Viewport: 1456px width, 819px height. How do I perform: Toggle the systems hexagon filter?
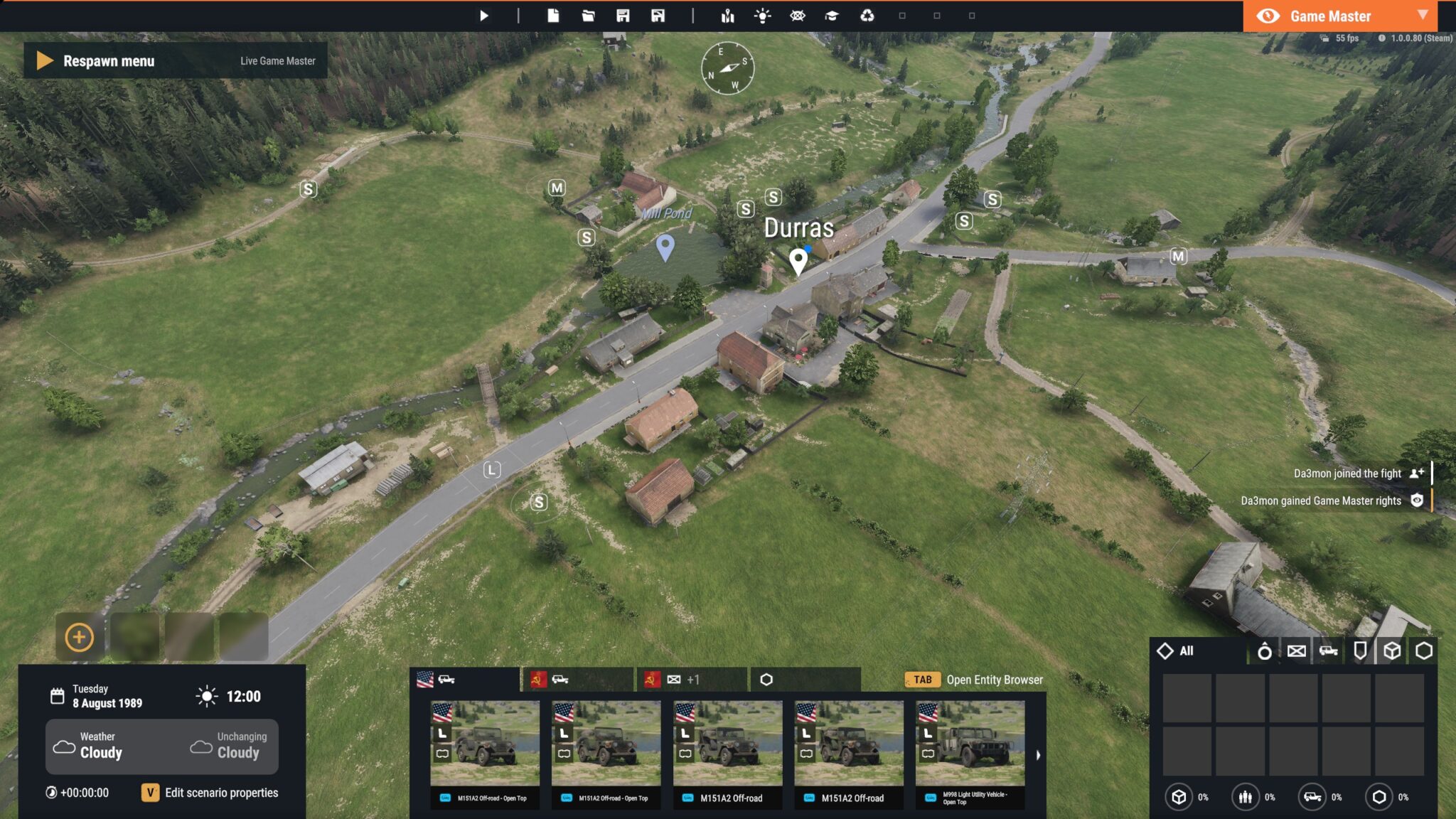click(x=1424, y=651)
